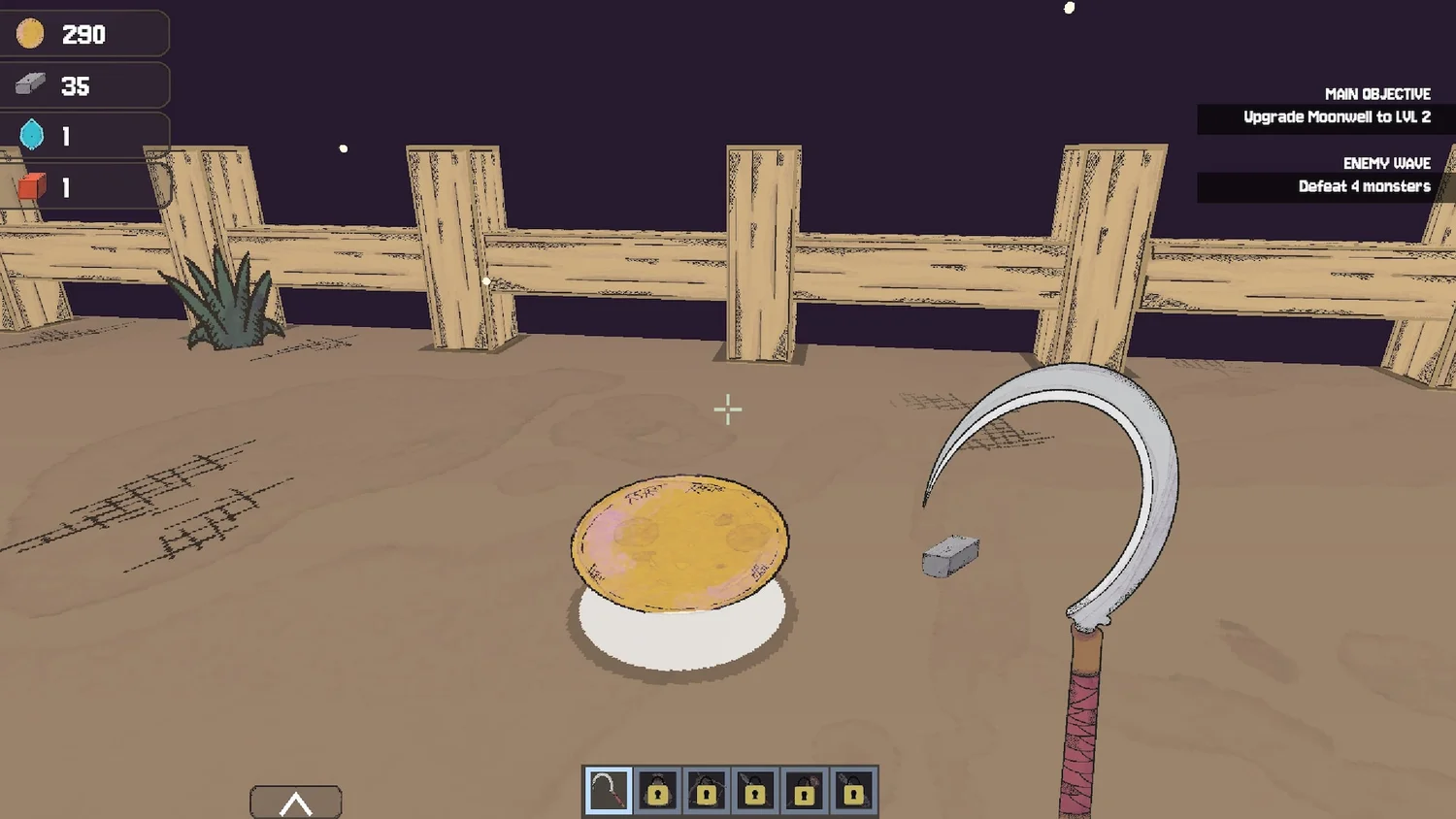Expand the up-arrow panel tab
This screenshot has height=819, width=1456.
(296, 803)
